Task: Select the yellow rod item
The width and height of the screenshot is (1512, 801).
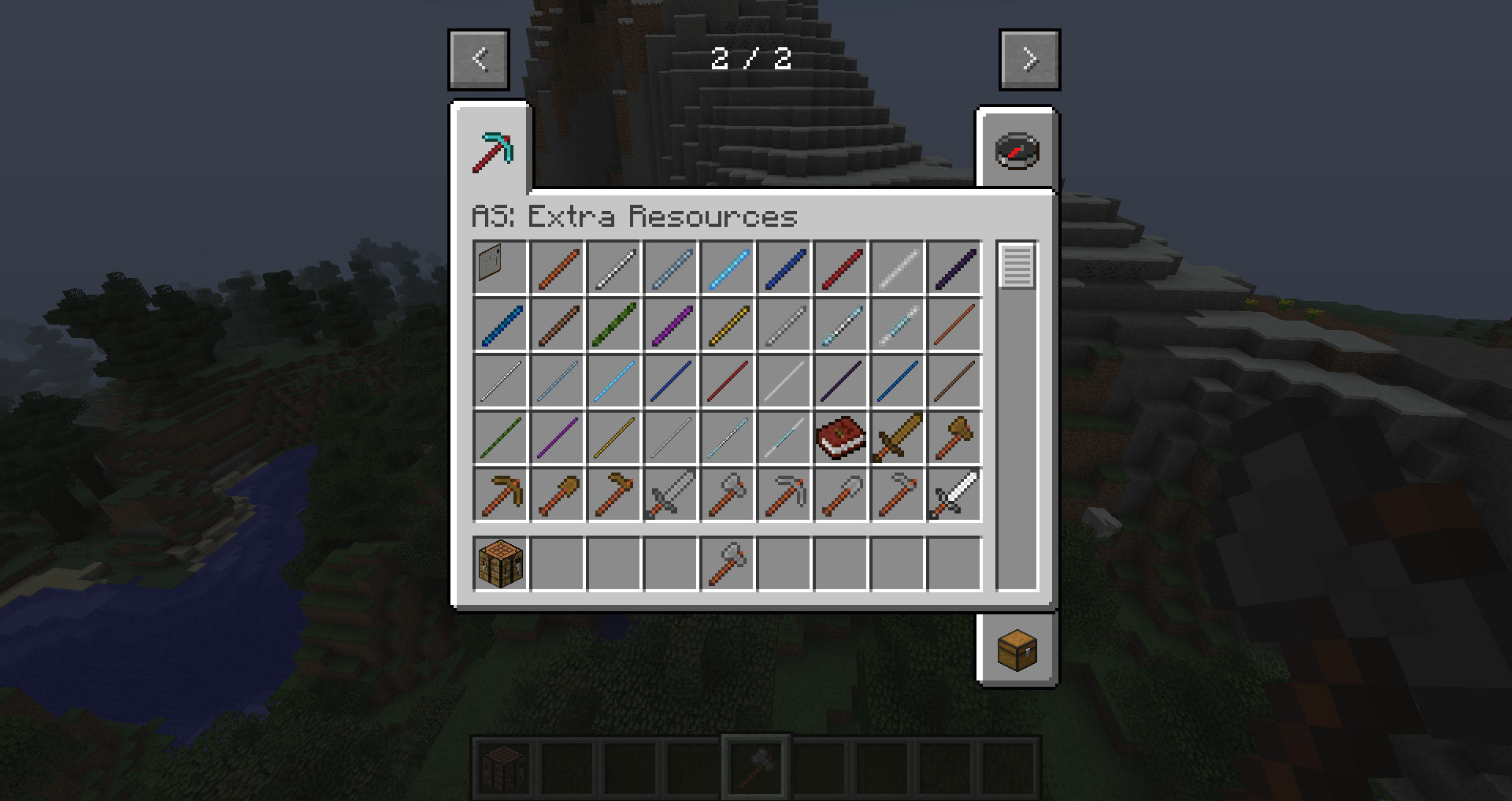Action: point(727,324)
